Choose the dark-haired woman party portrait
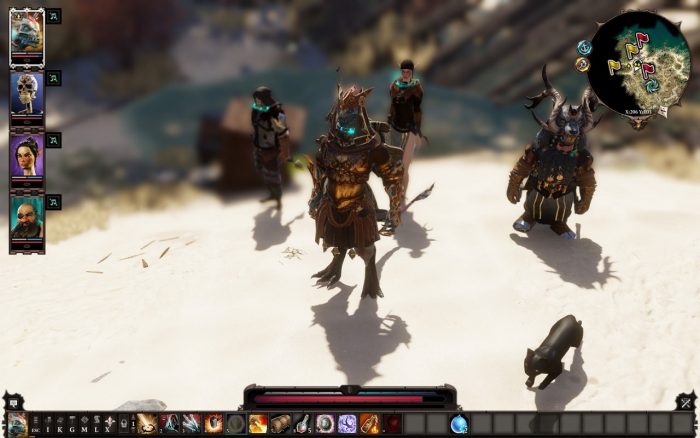Viewport: 700px width, 438px height. pos(26,155)
